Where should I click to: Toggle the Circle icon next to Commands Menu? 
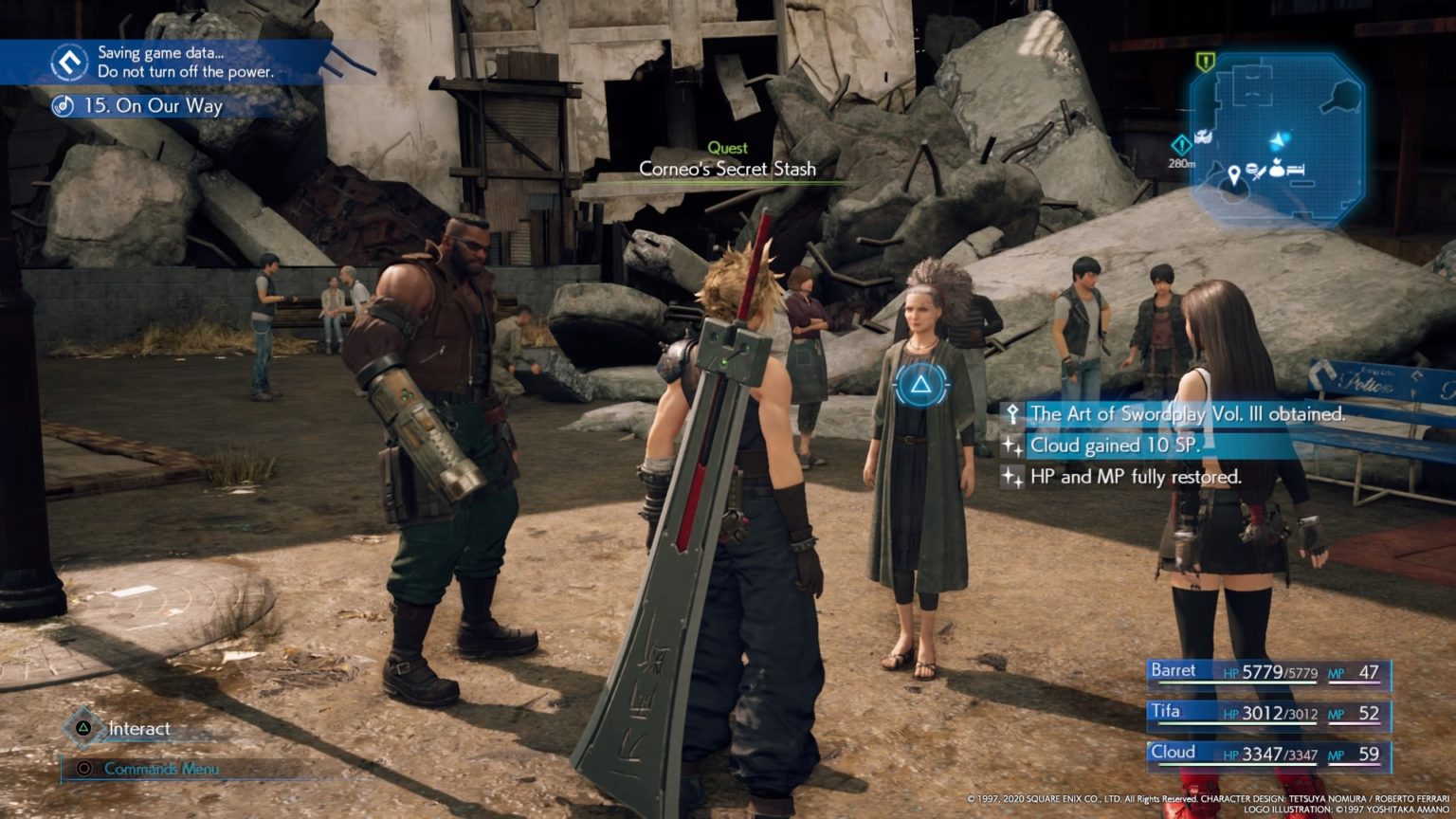(85, 770)
